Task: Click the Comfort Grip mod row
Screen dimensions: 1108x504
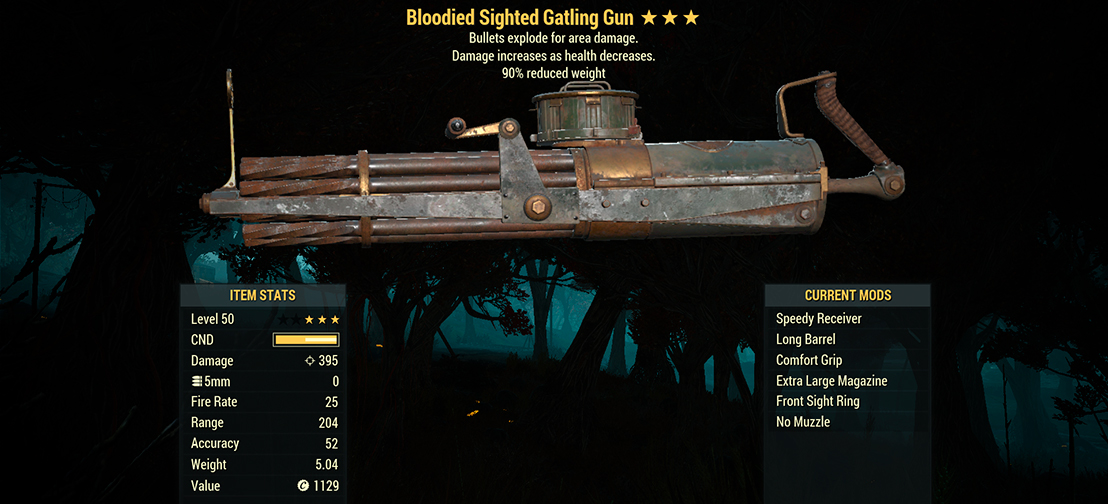Action: [x=808, y=360]
